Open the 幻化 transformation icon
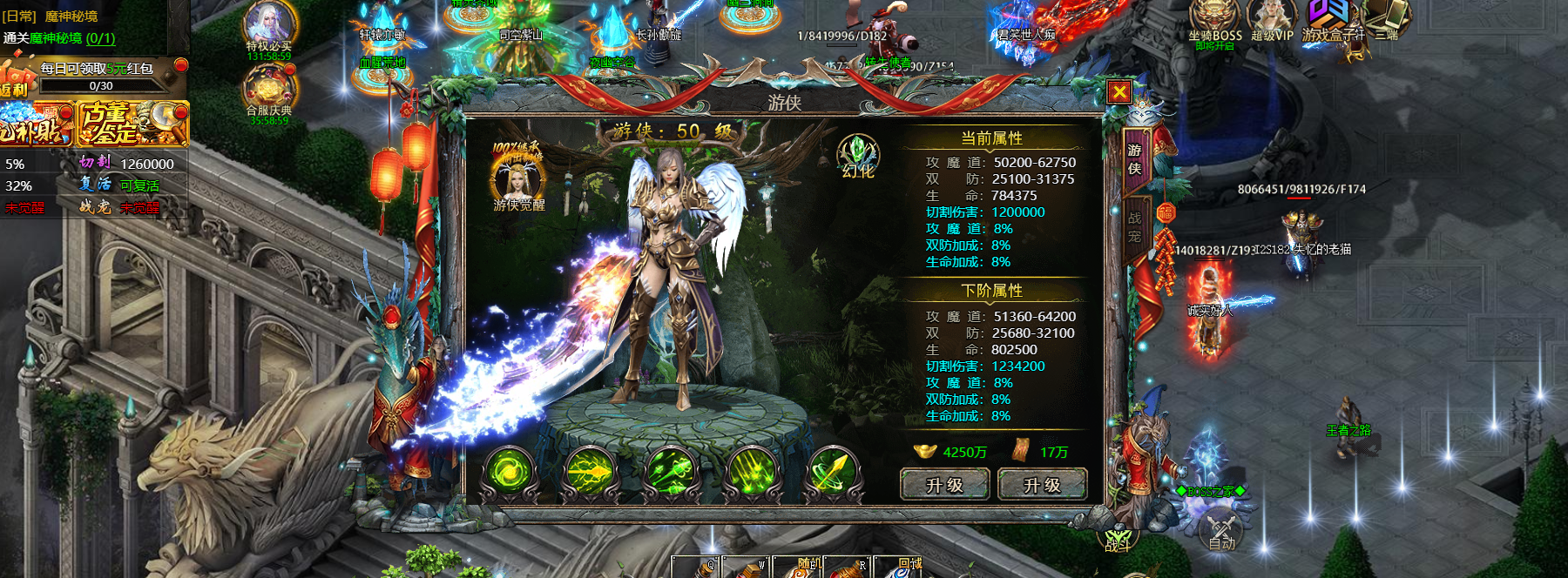This screenshot has width=1568, height=578. click(858, 157)
